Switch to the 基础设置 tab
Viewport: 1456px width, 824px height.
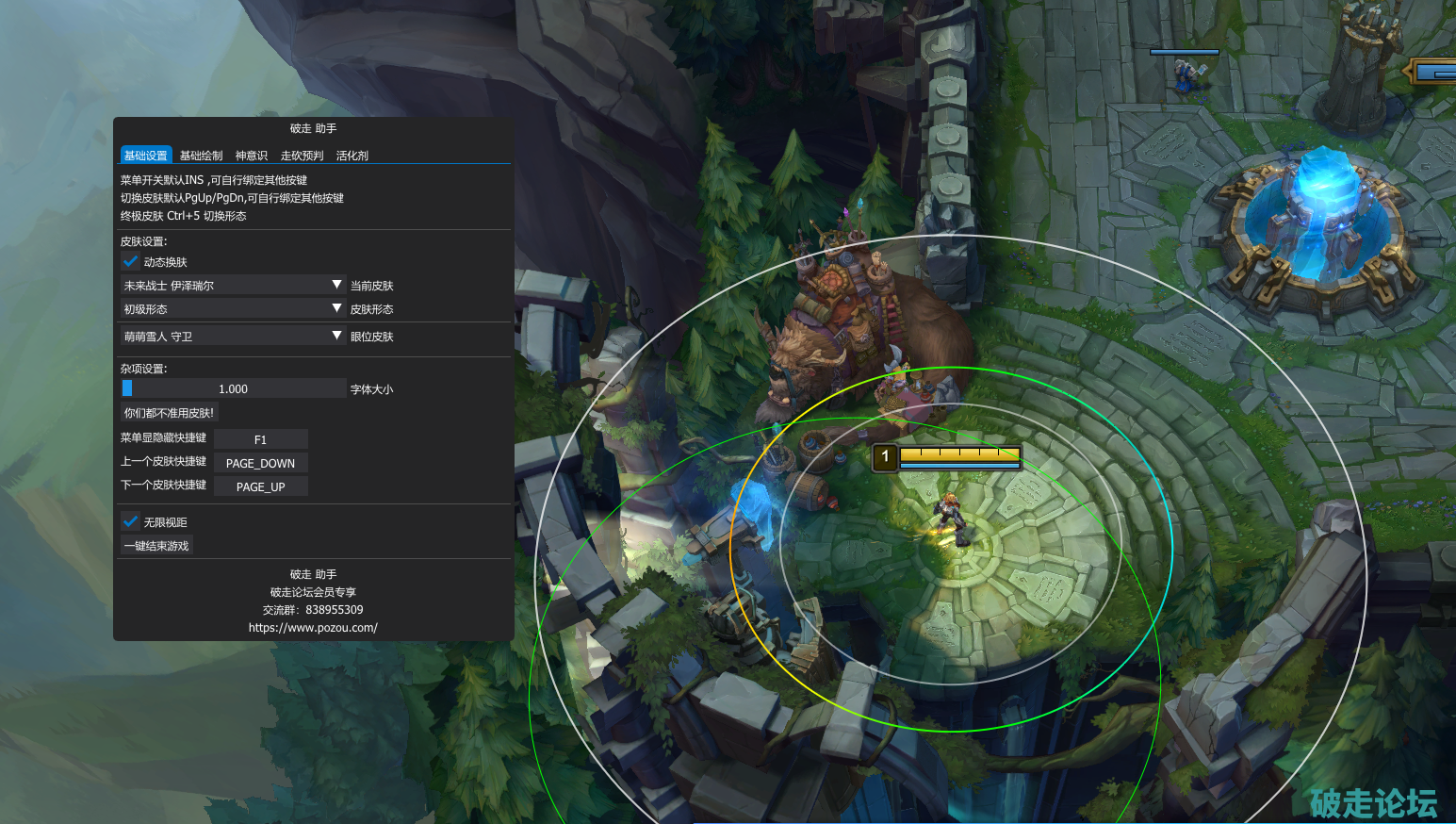click(x=145, y=156)
